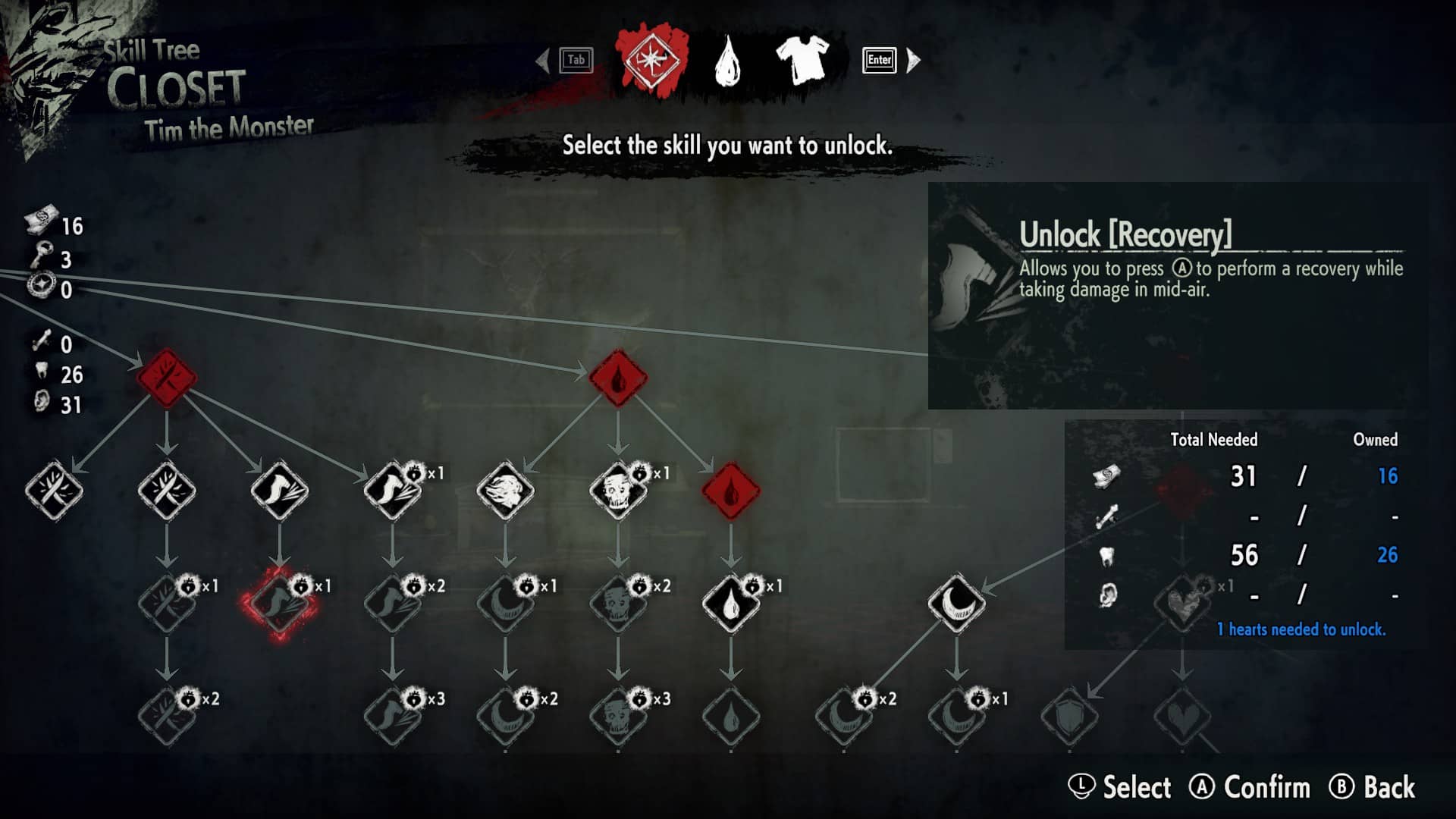
Task: Go to the previous tab with left arrow
Action: (542, 60)
